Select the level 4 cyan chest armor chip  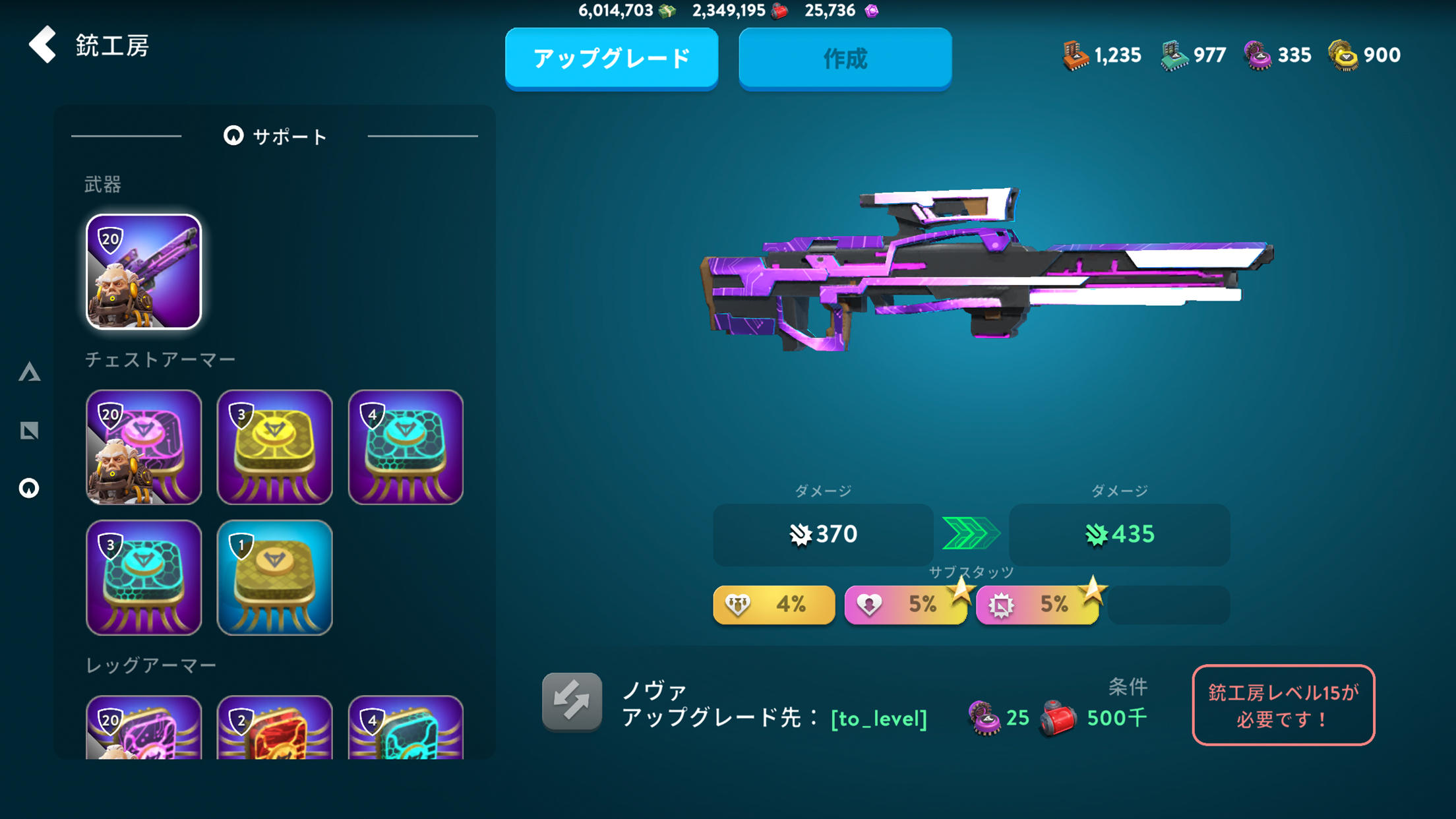(x=406, y=448)
